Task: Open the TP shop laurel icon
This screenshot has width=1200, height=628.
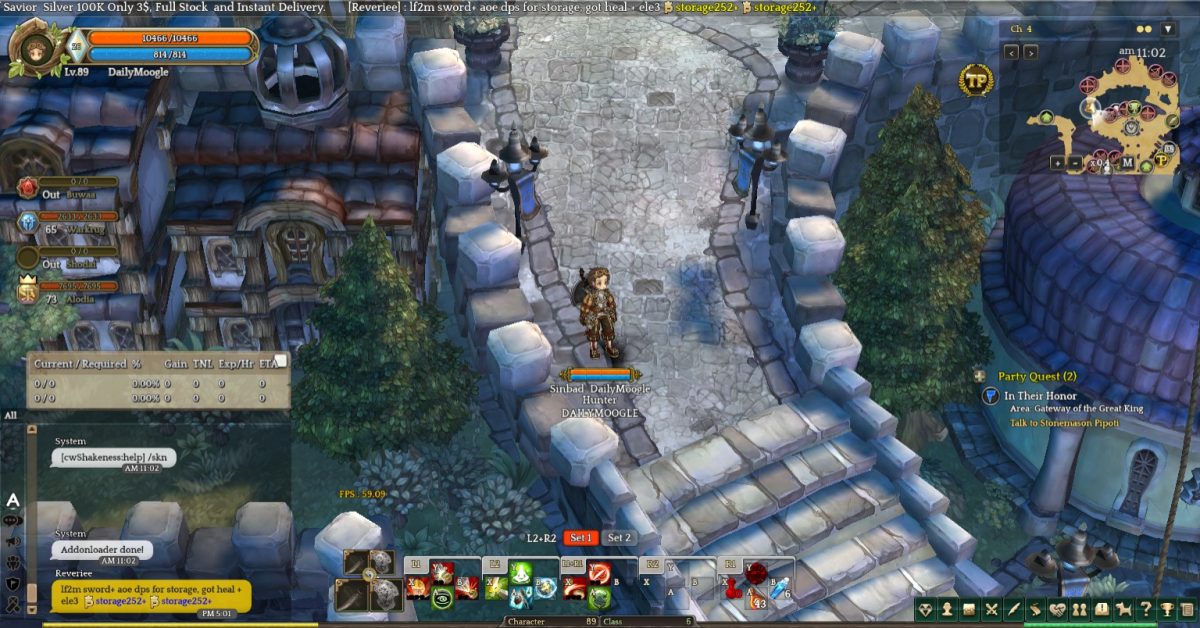Action: (x=975, y=81)
